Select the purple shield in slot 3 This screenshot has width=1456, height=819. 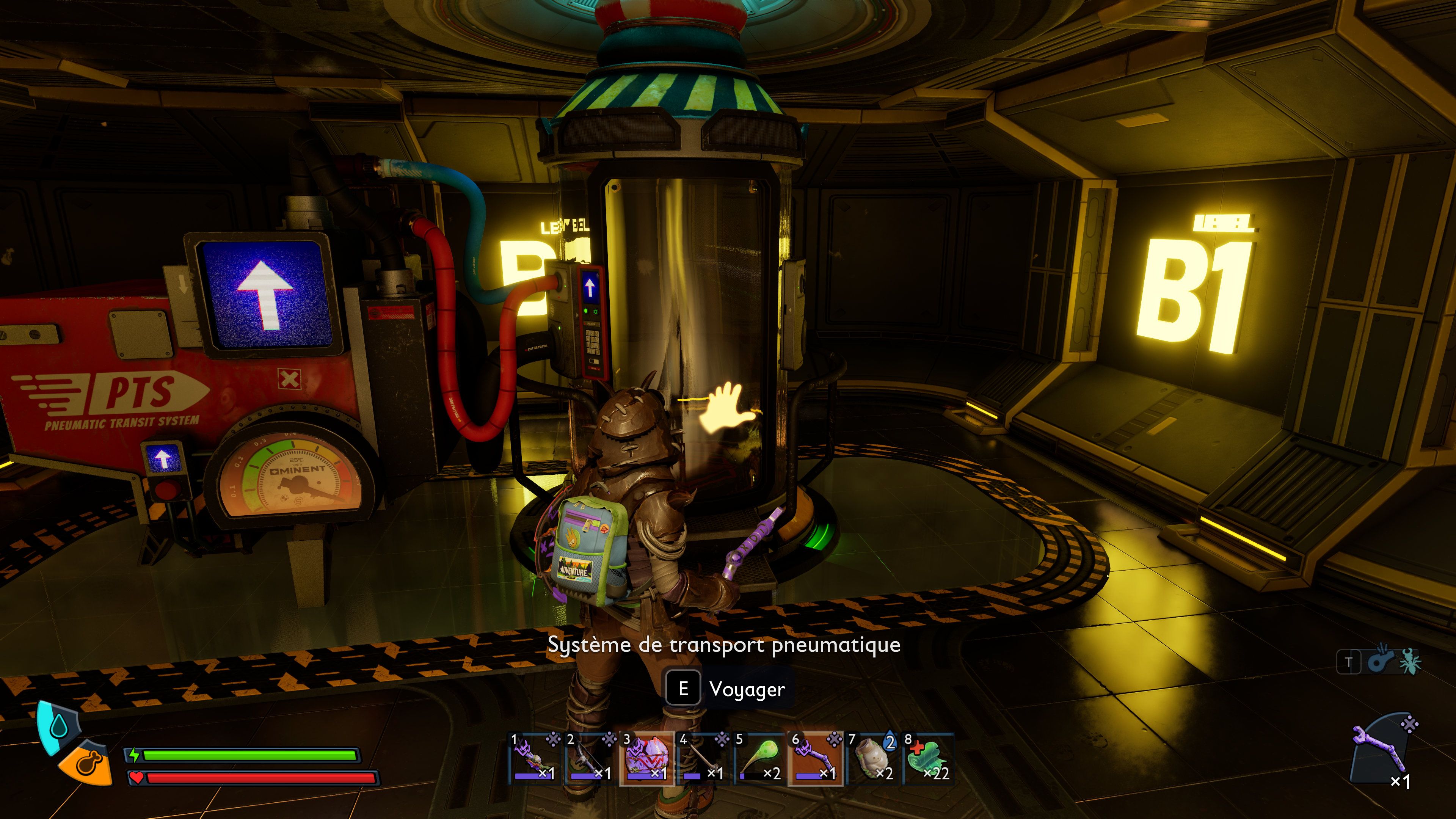[646, 758]
